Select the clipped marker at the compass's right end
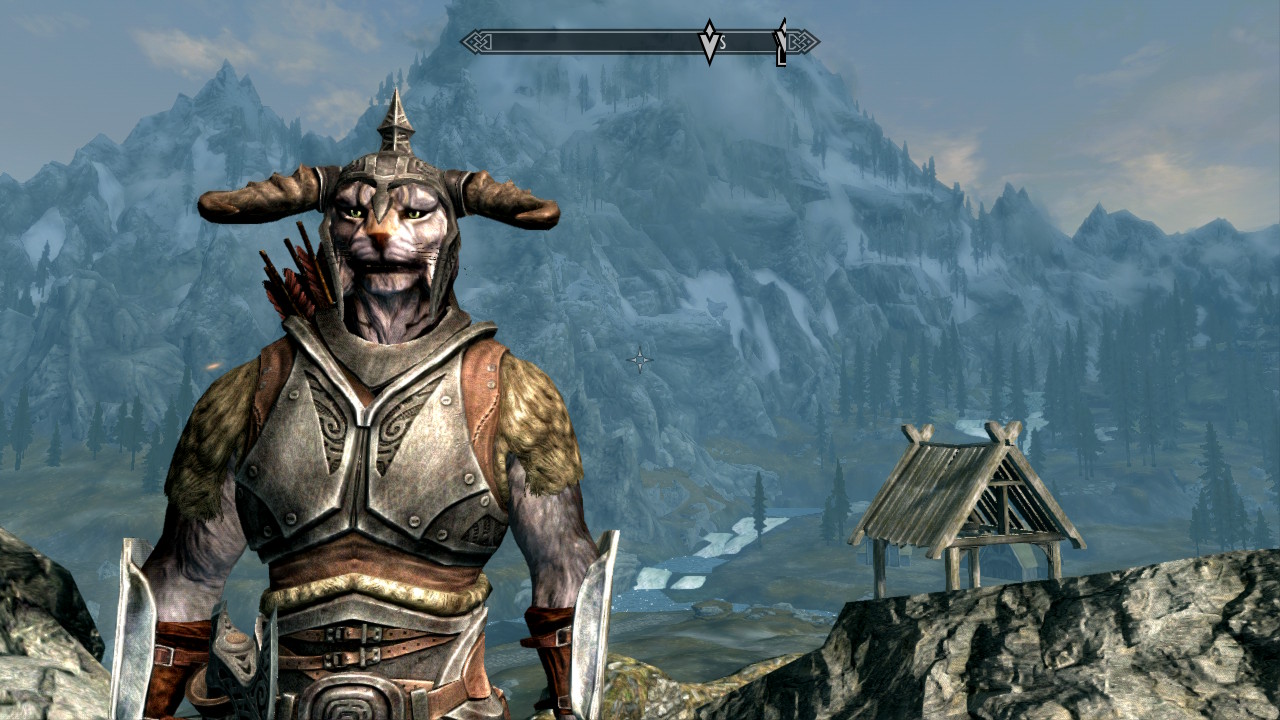This screenshot has width=1280, height=720. coord(781,43)
